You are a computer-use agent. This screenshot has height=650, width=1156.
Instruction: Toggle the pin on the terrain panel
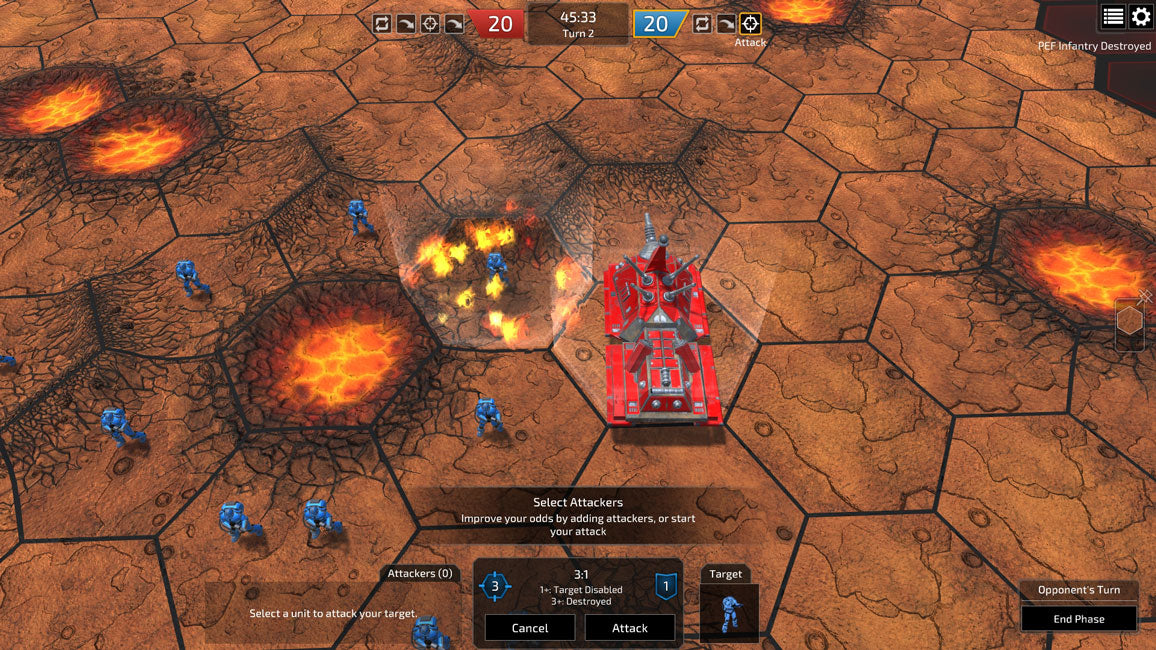point(1145,297)
